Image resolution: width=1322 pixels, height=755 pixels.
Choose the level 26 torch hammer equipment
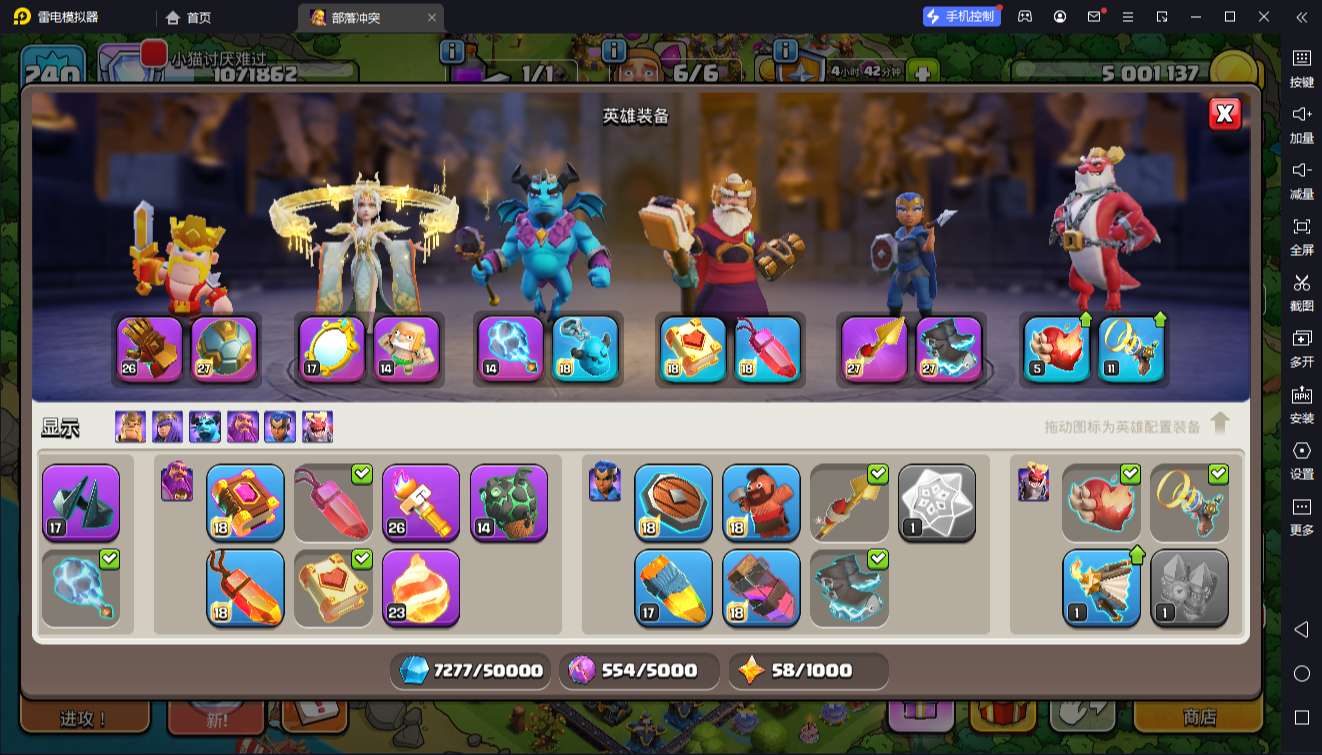click(421, 502)
